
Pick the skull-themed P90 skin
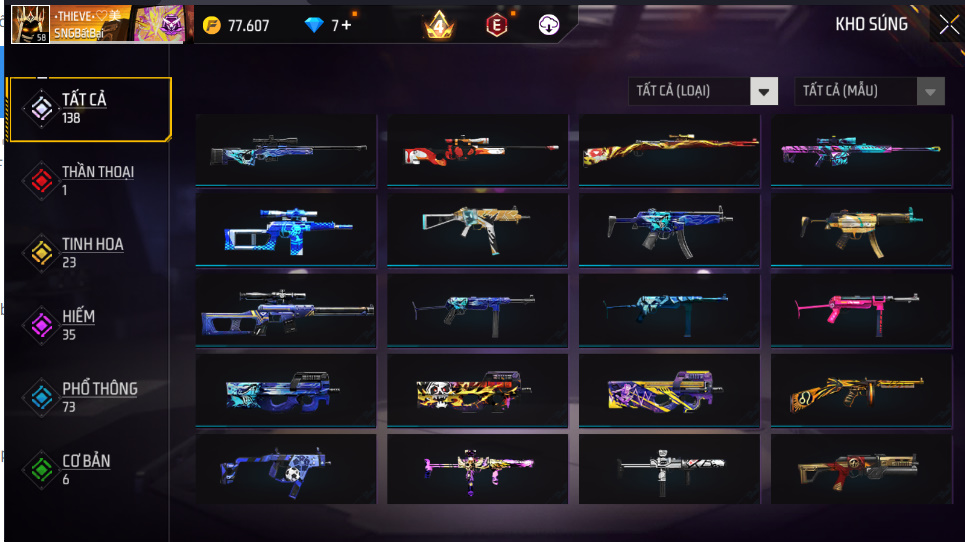coord(477,389)
